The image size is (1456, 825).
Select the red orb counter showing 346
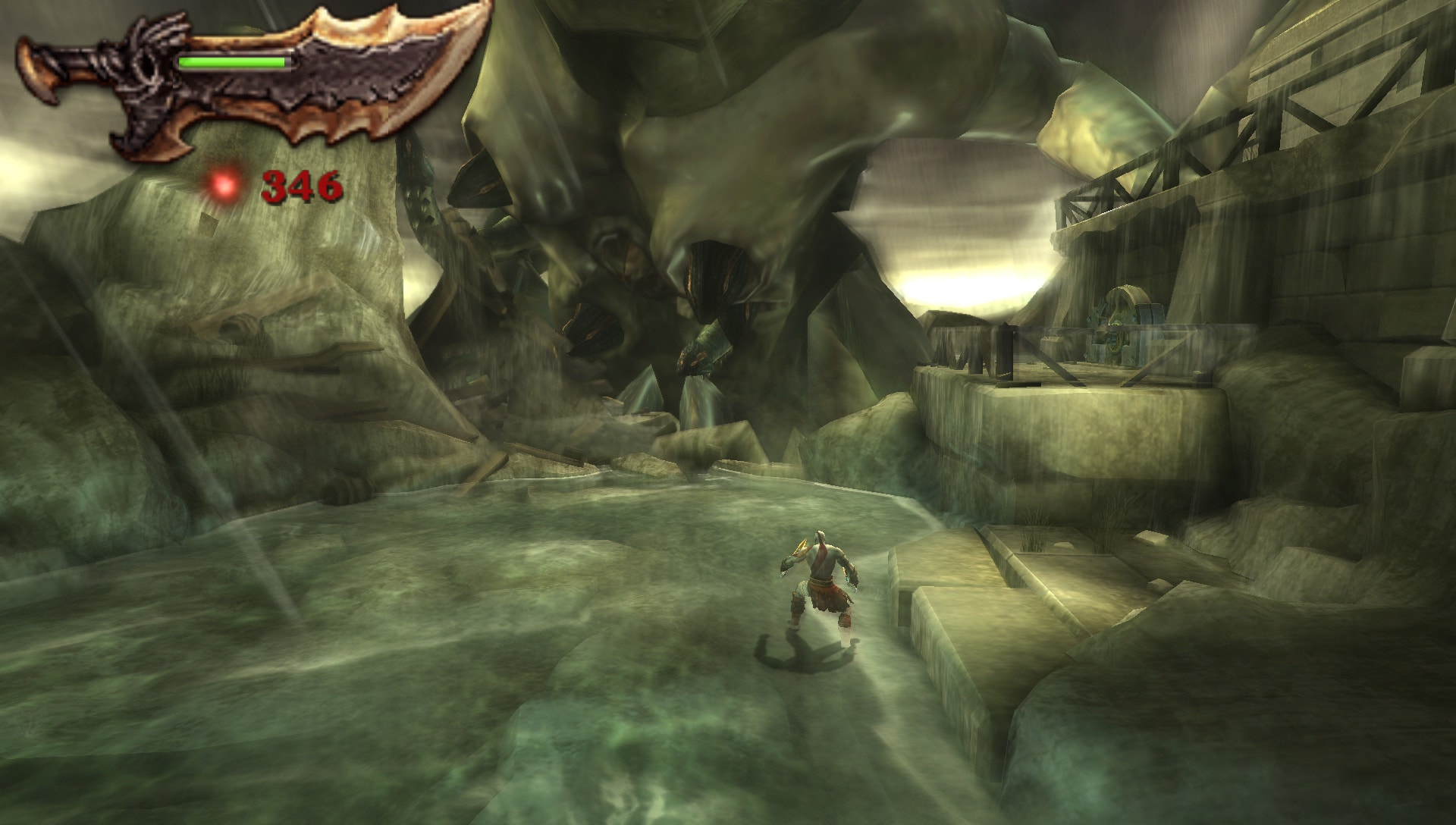(x=302, y=186)
